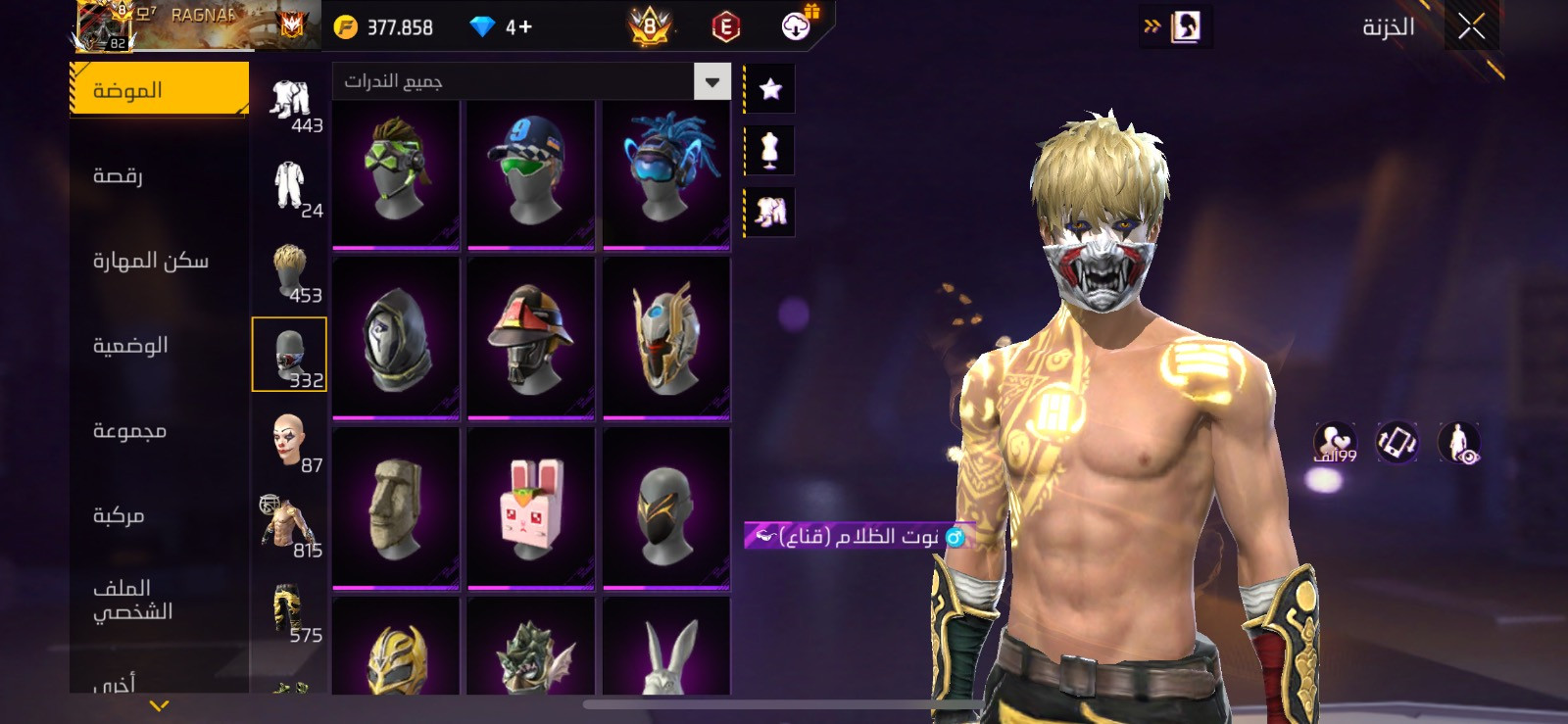1568x724 pixels.
Task: Open the mannequin outfit preview icon
Action: coord(770,150)
